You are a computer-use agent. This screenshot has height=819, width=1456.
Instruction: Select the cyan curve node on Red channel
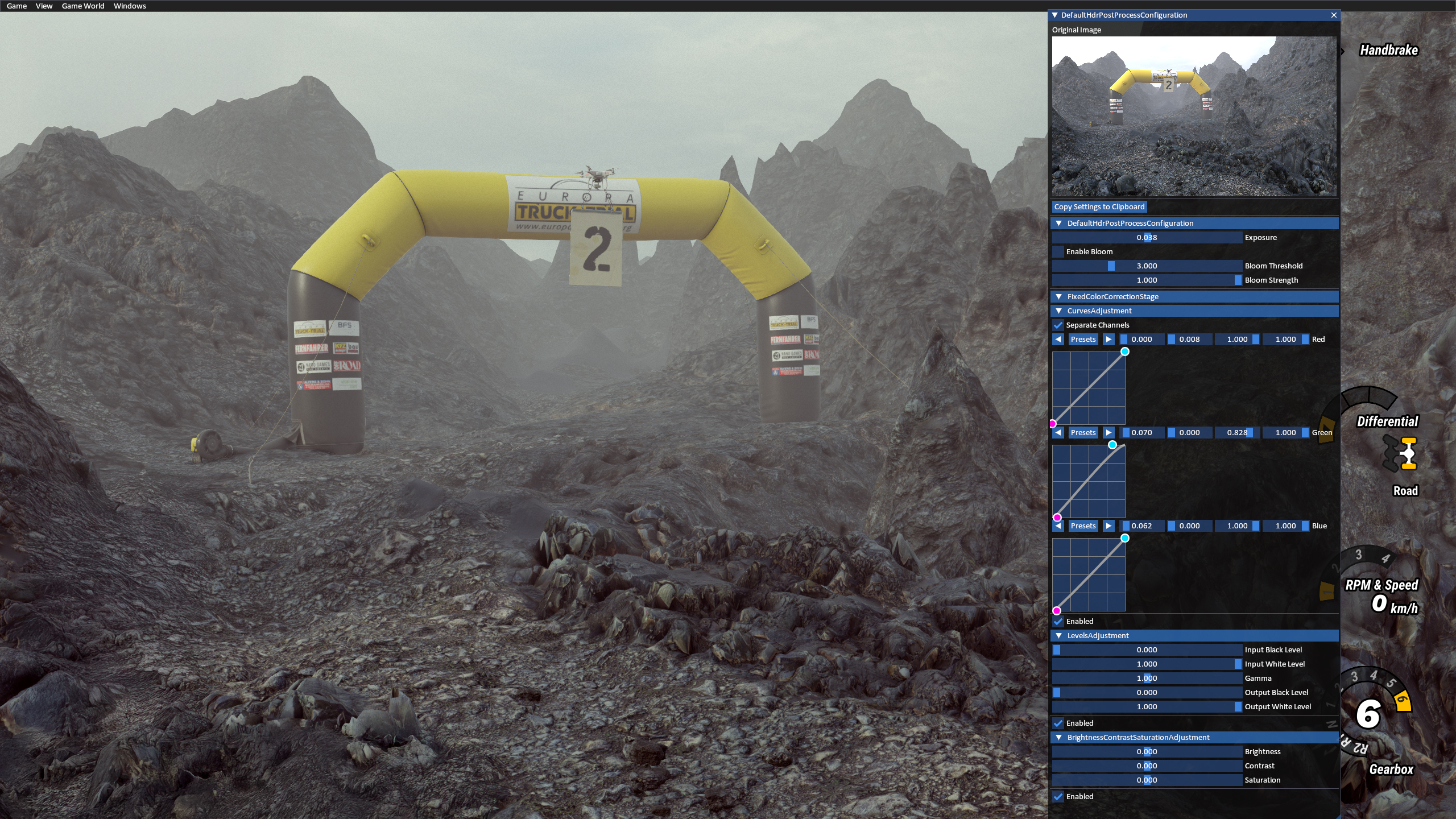point(1125,351)
